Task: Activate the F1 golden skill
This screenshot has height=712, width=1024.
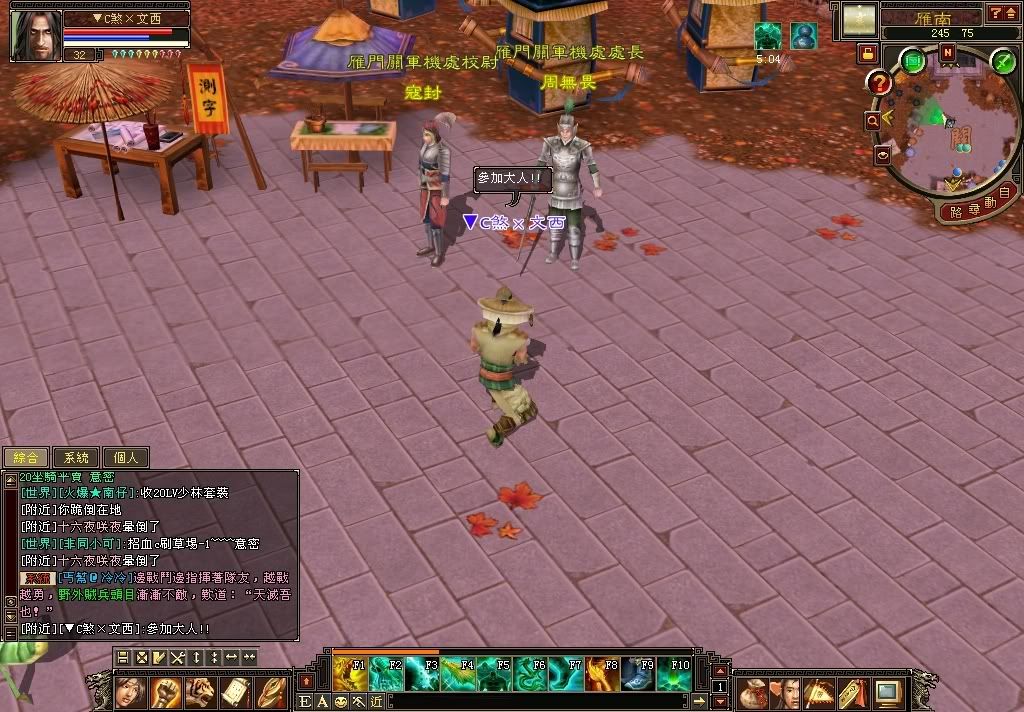Action: pyautogui.click(x=350, y=673)
